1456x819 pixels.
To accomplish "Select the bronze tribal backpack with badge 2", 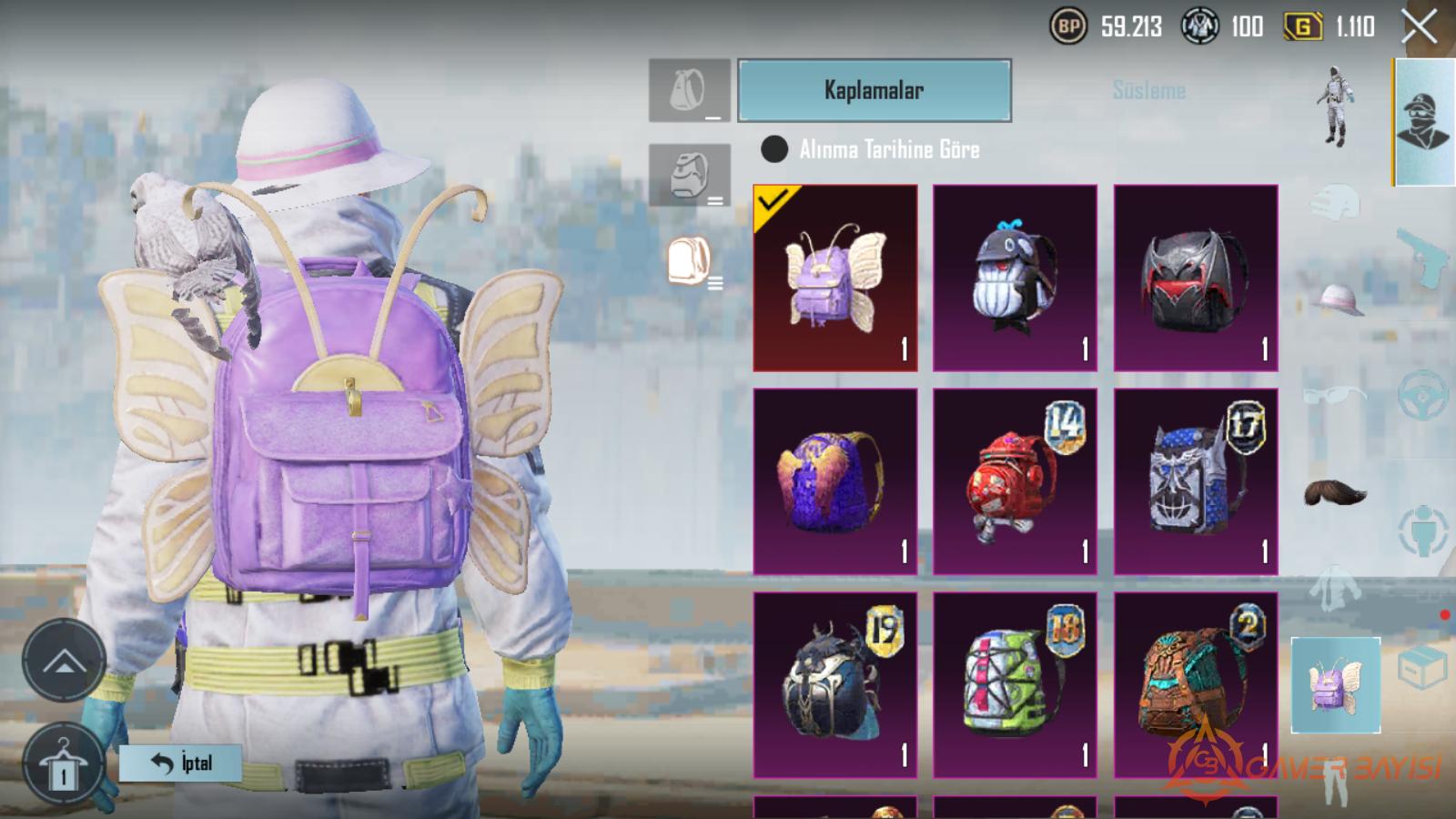I will click(x=1196, y=684).
